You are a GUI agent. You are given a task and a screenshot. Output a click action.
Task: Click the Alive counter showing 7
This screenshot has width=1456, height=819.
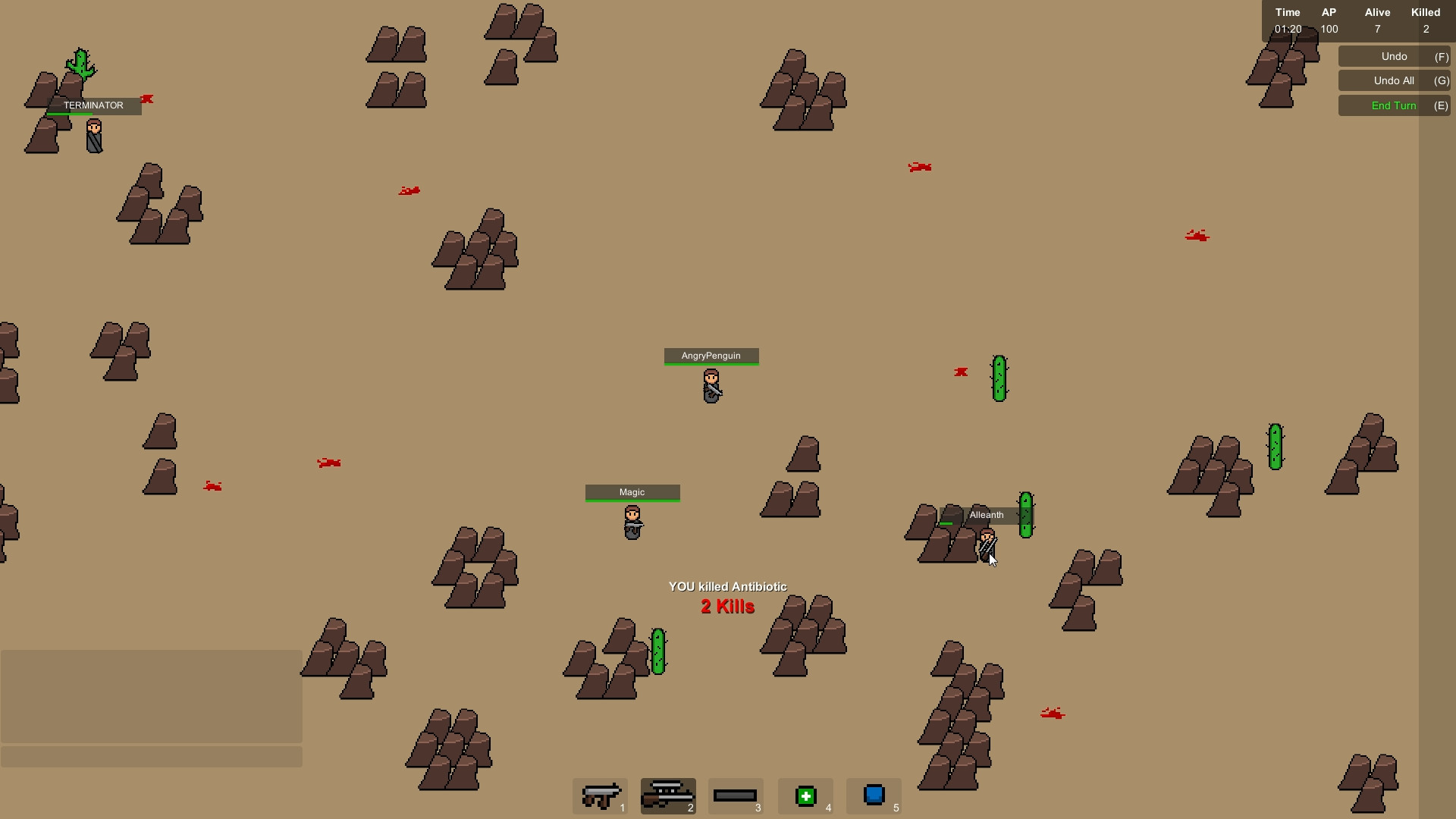(x=1377, y=29)
